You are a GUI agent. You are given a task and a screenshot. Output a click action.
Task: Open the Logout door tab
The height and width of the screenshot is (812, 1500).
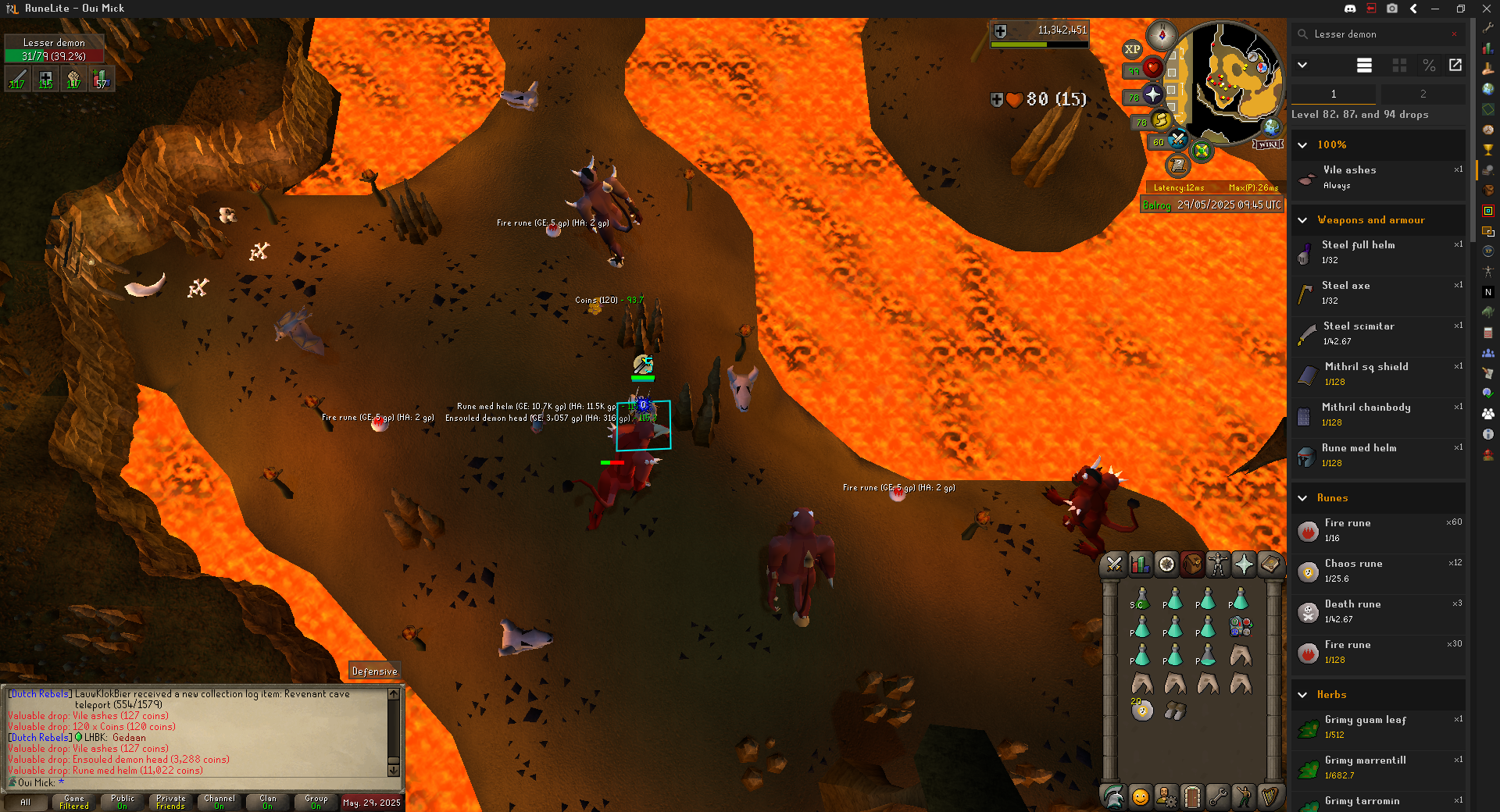point(1191,796)
